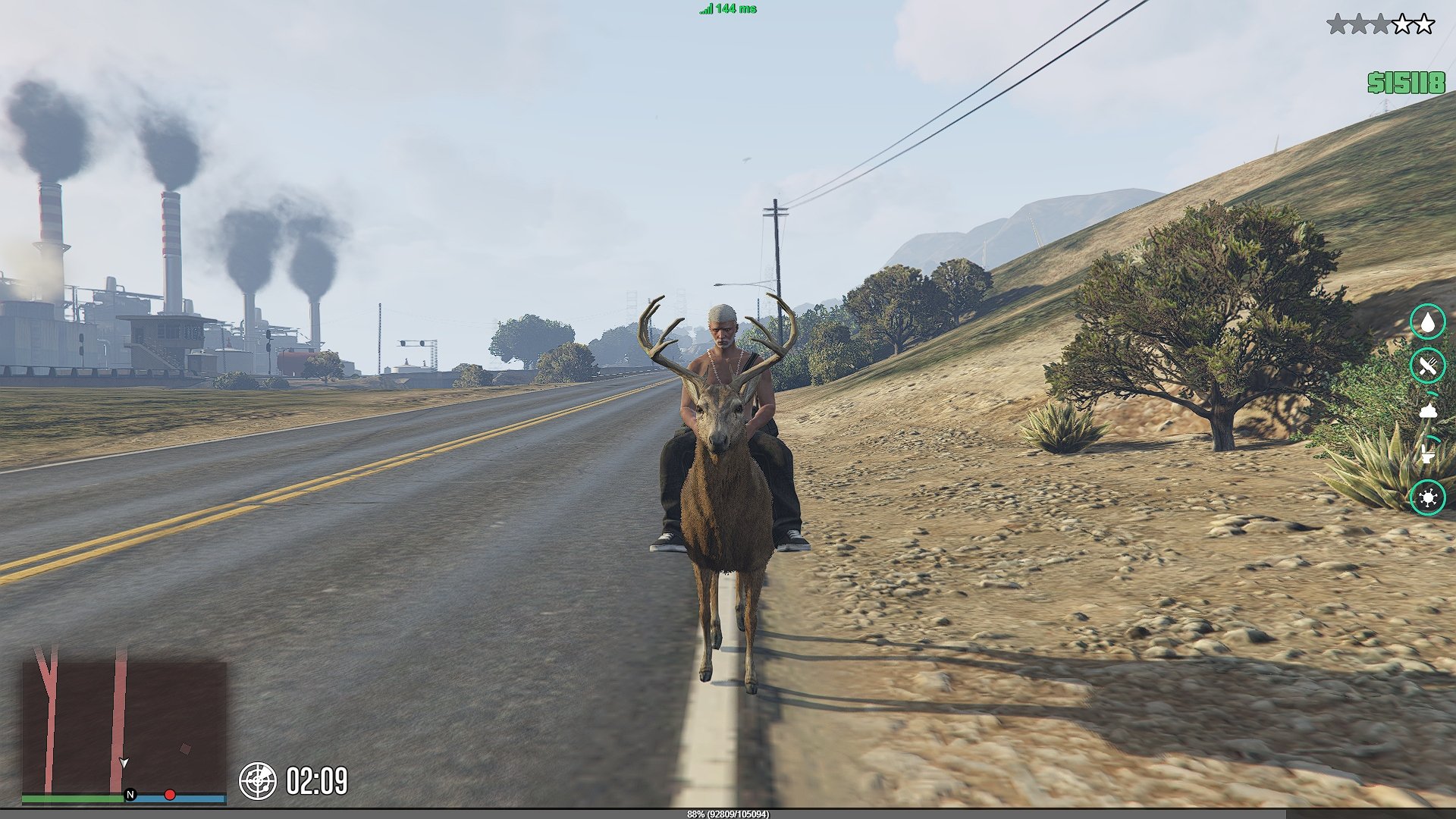Viewport: 1456px width, 819px height.
Task: Select the water drop thirst icon
Action: [1428, 322]
